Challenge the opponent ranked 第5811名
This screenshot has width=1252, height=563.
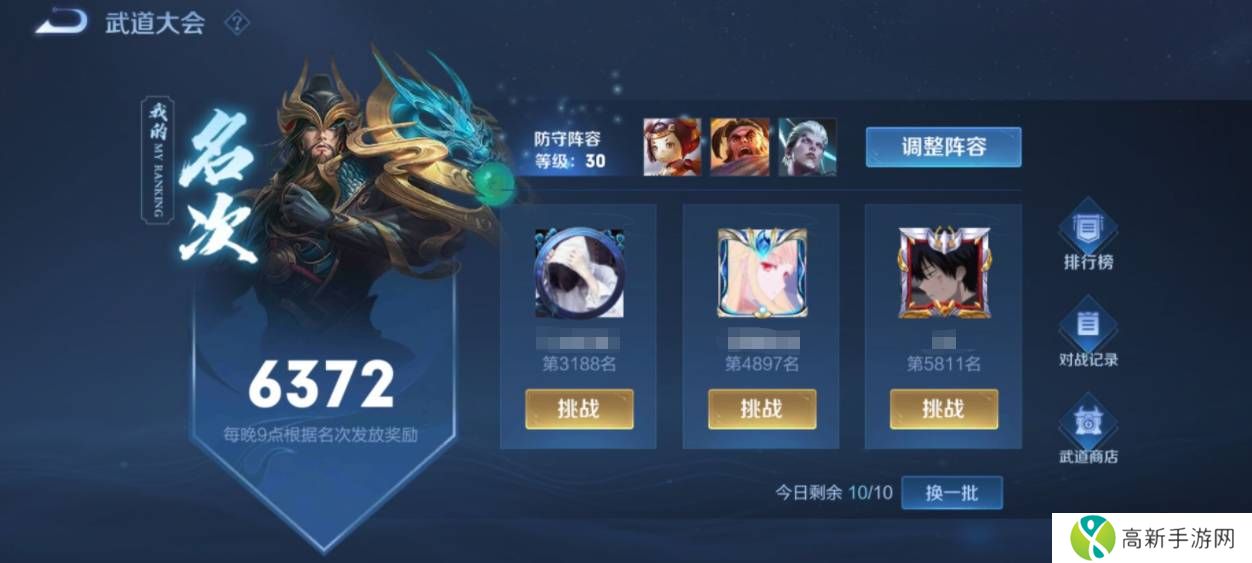coord(943,409)
